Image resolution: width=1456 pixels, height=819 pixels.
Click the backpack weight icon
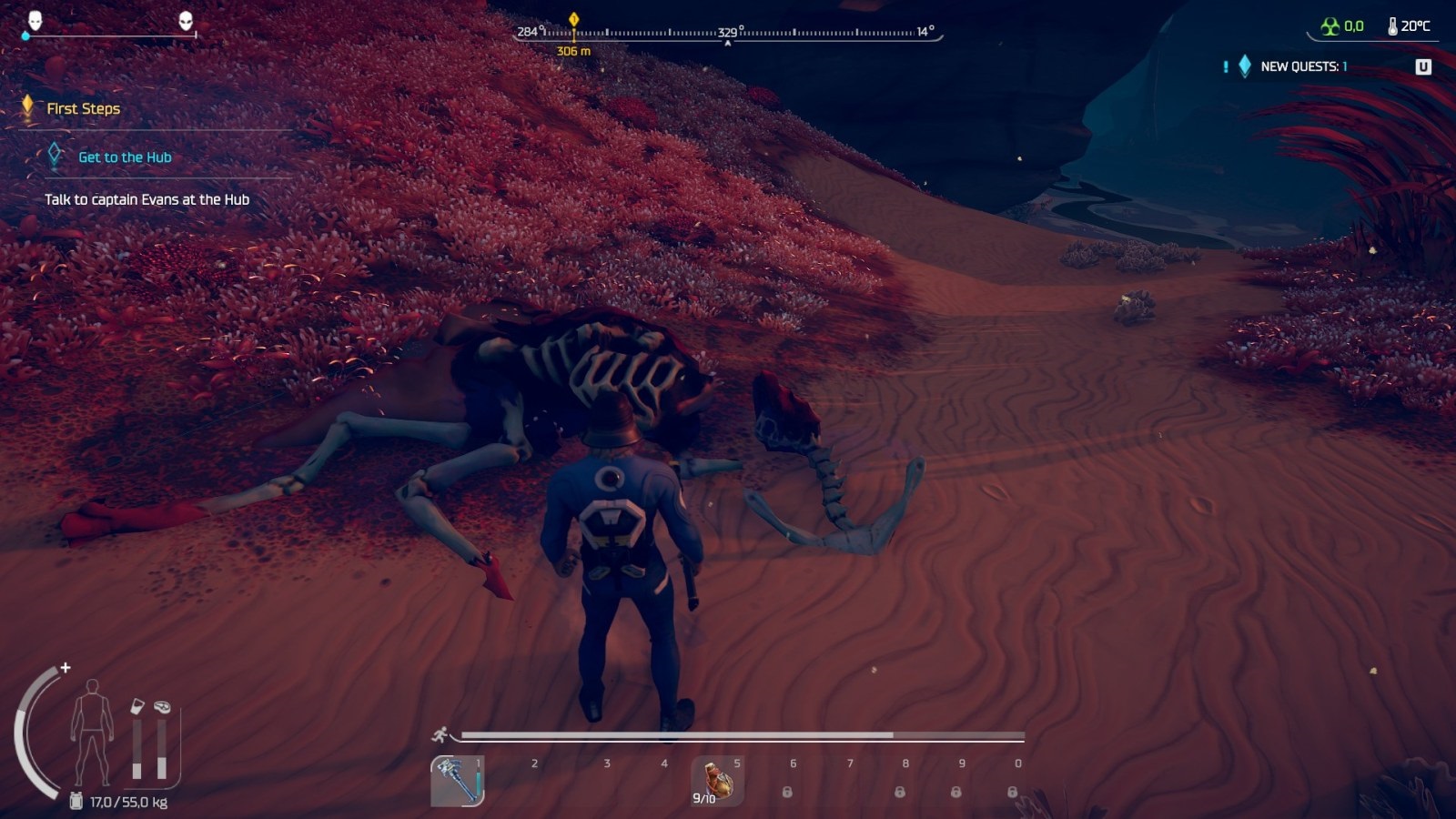76,802
